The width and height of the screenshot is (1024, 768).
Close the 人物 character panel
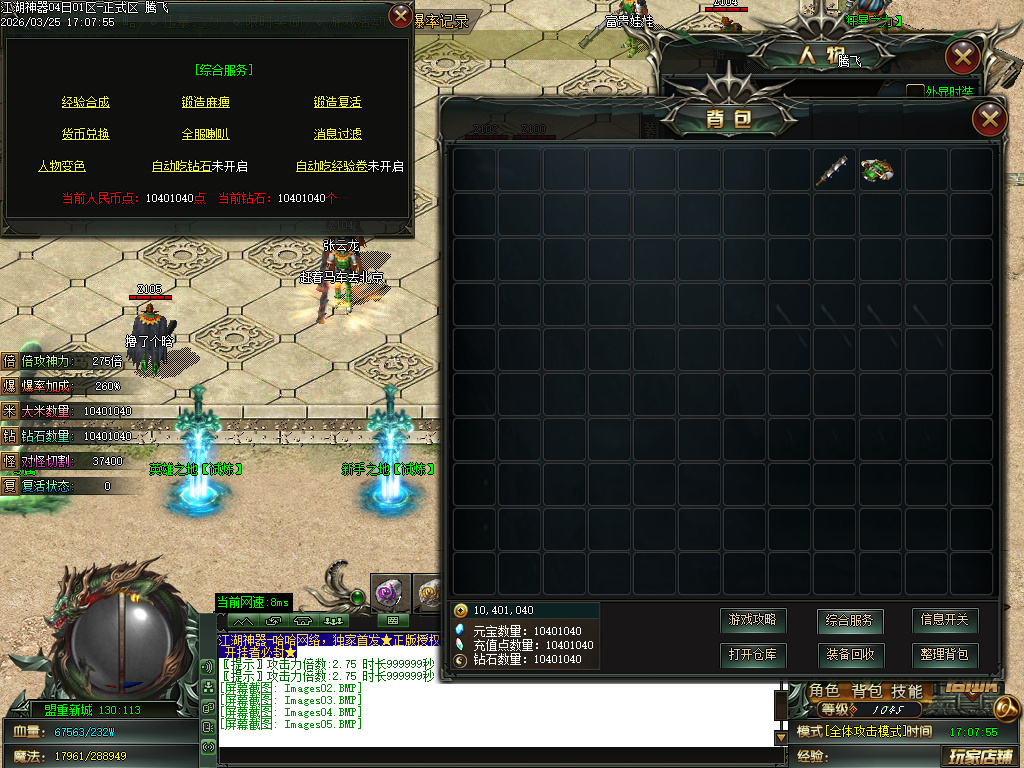click(x=962, y=57)
